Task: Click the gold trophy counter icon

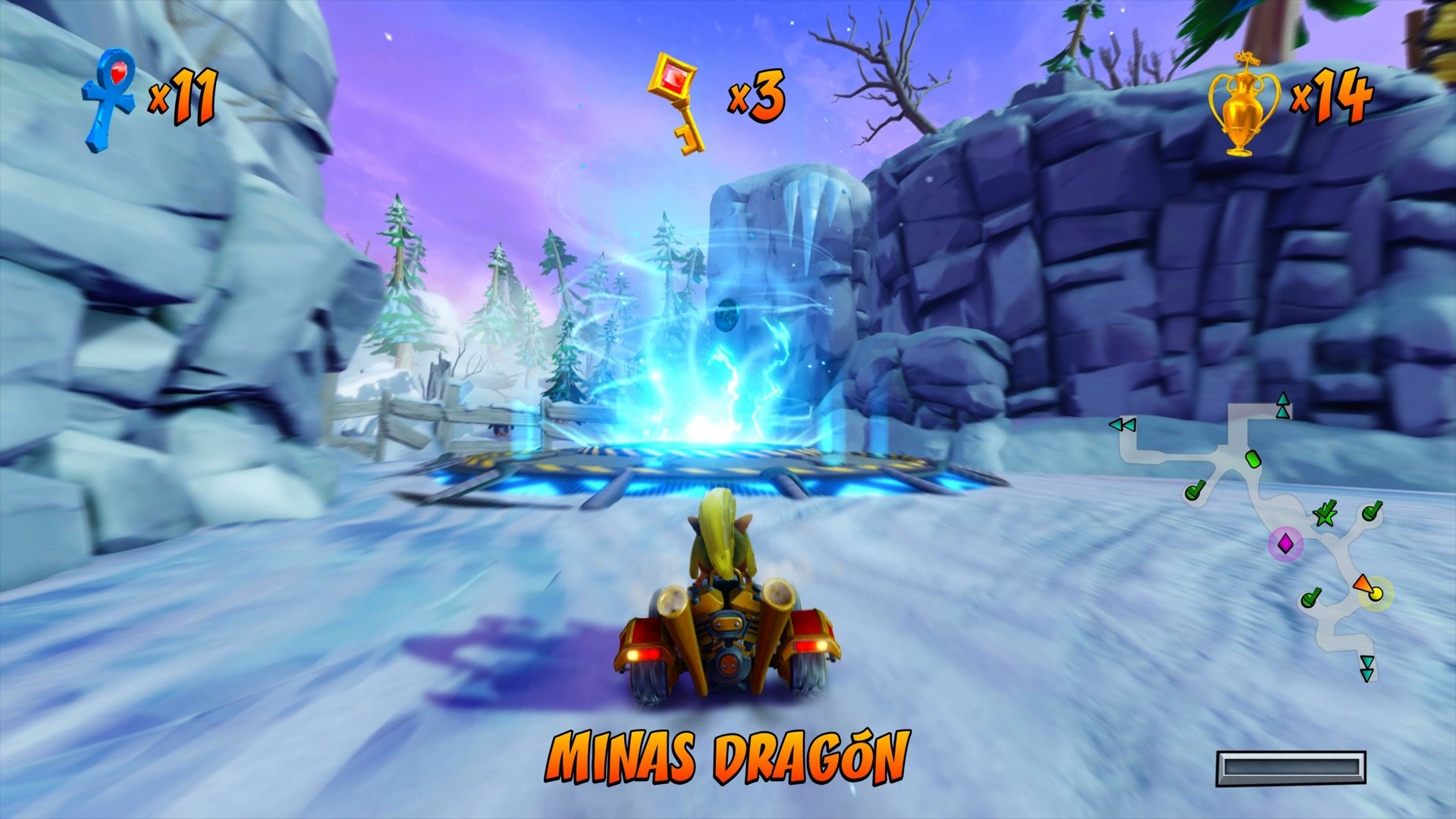Action: pyautogui.click(x=1244, y=105)
